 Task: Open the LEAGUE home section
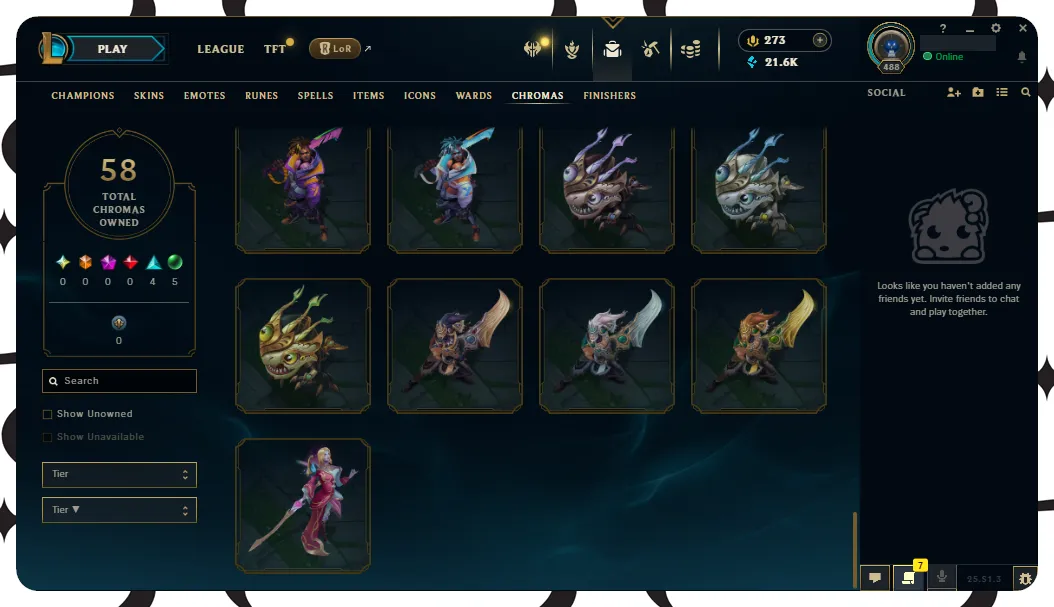221,49
